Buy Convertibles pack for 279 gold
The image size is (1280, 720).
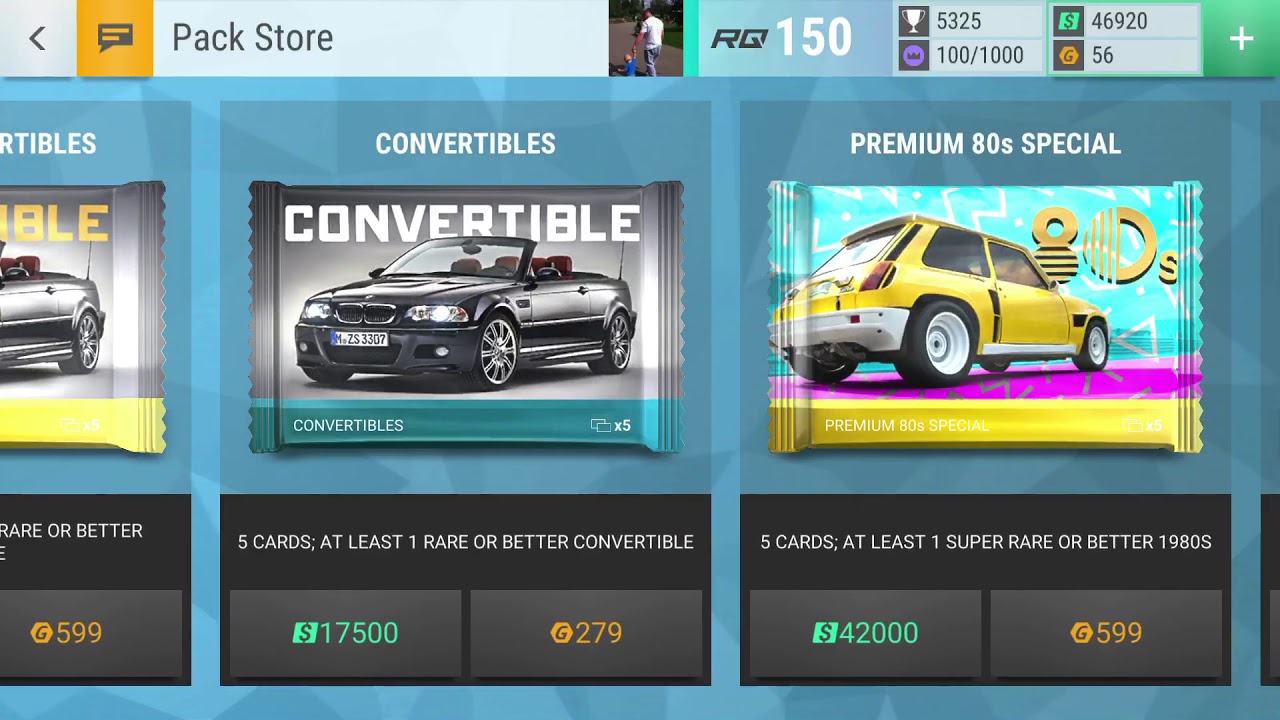[586, 633]
